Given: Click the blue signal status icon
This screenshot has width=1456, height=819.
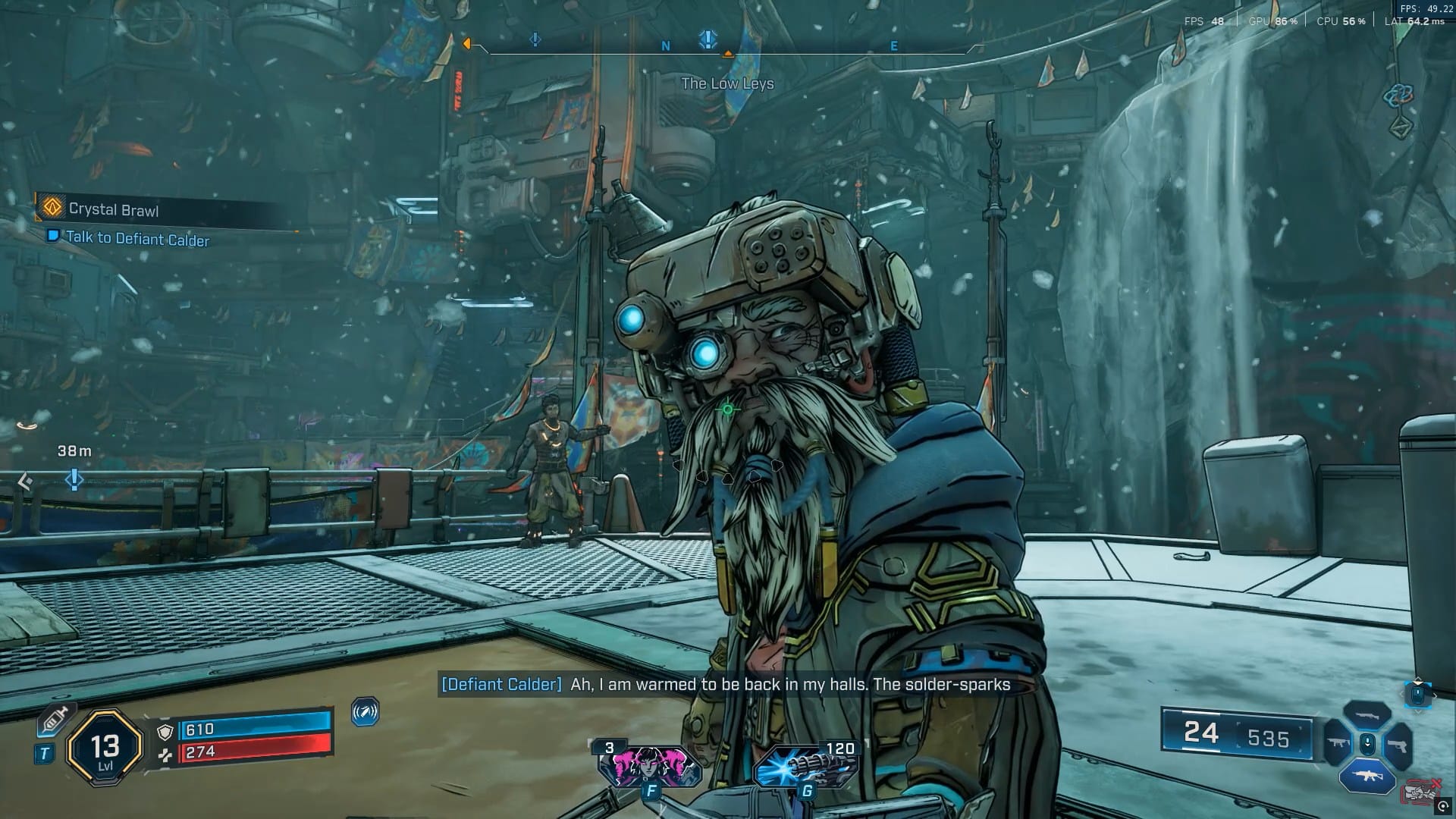Looking at the screenshot, I should coord(366,712).
